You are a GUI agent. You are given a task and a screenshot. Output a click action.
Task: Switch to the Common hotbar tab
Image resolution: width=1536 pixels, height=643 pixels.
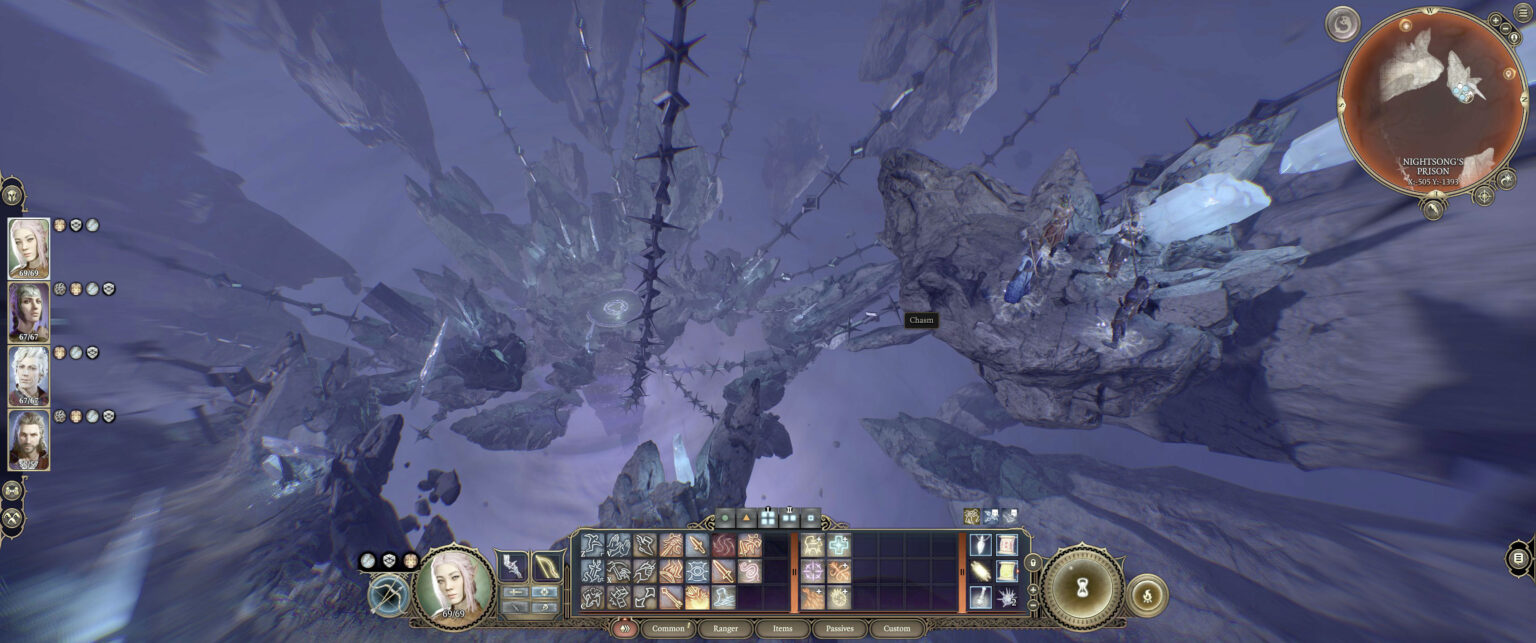[x=667, y=629]
